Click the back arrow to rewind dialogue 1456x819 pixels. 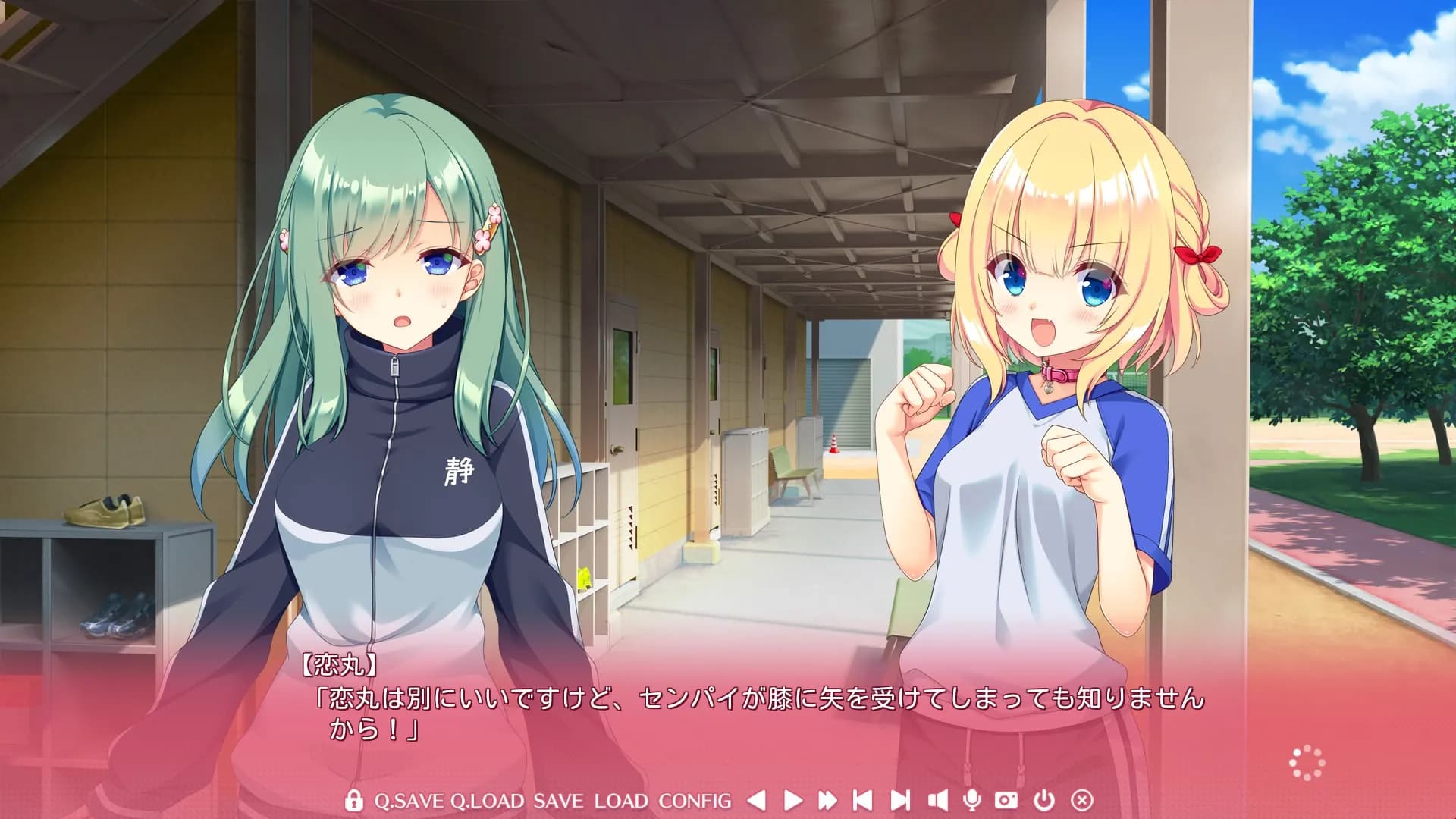coord(755,799)
